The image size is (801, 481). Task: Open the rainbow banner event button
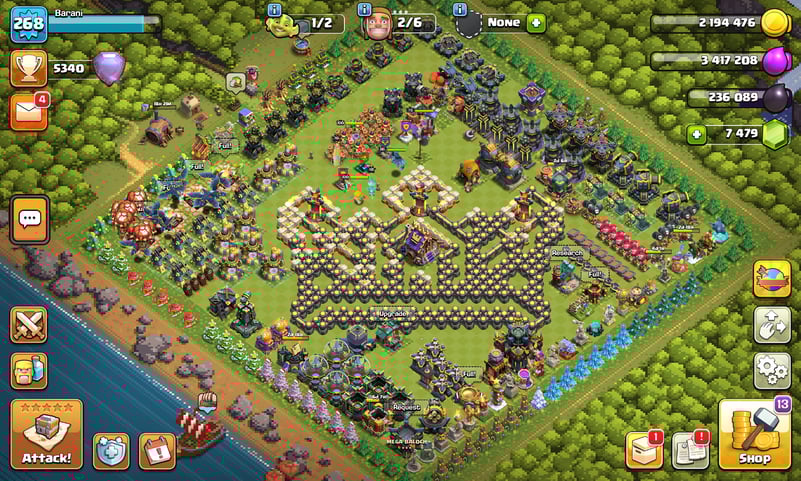click(x=772, y=279)
